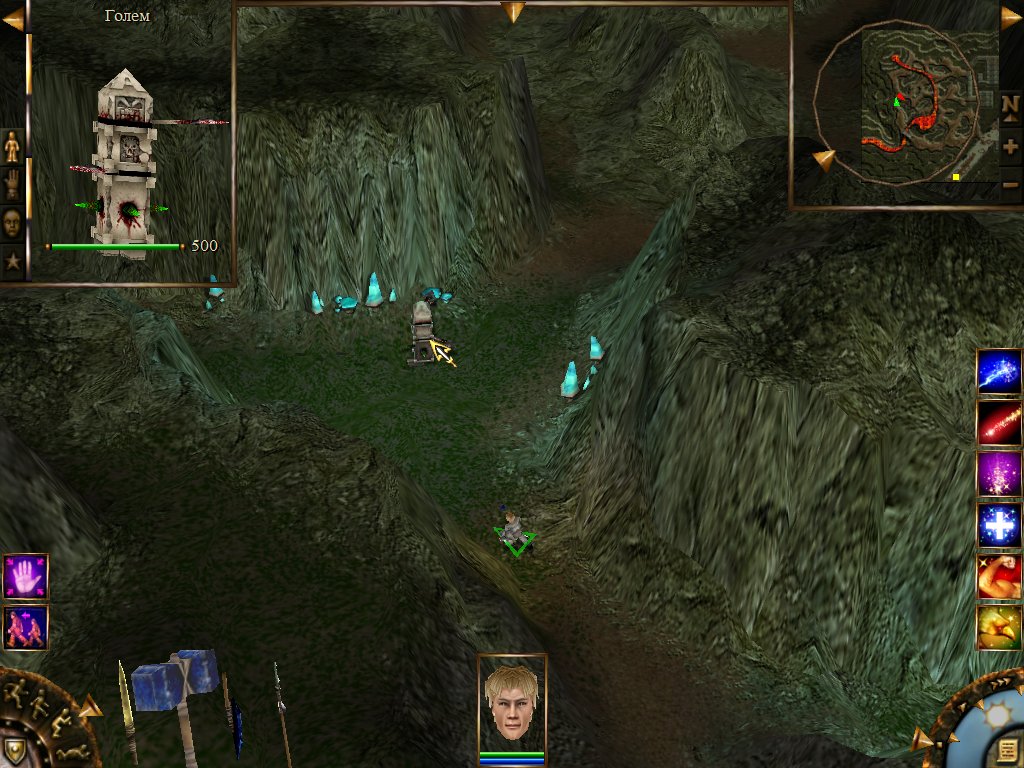This screenshot has width=1024, height=768.
Task: Zoom out the minimap with minus
Action: point(1010,185)
